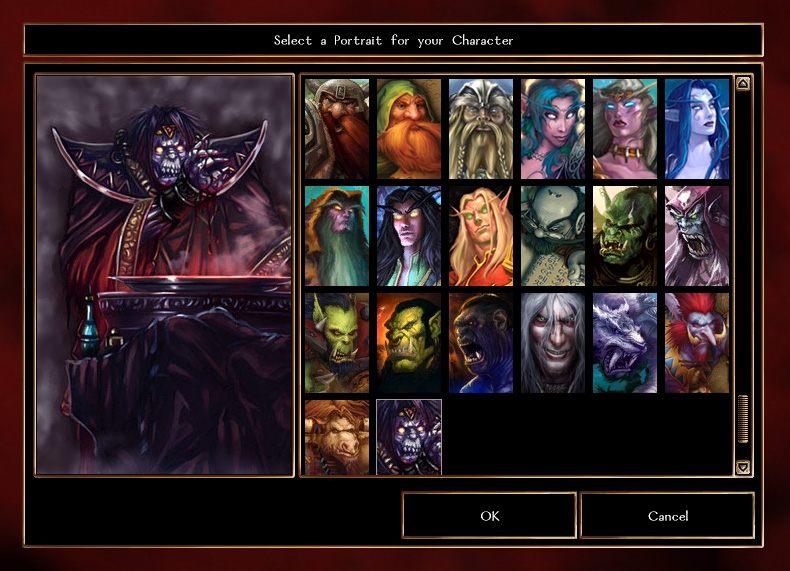Cancel portrait selection
The height and width of the screenshot is (571, 790).
pos(667,516)
